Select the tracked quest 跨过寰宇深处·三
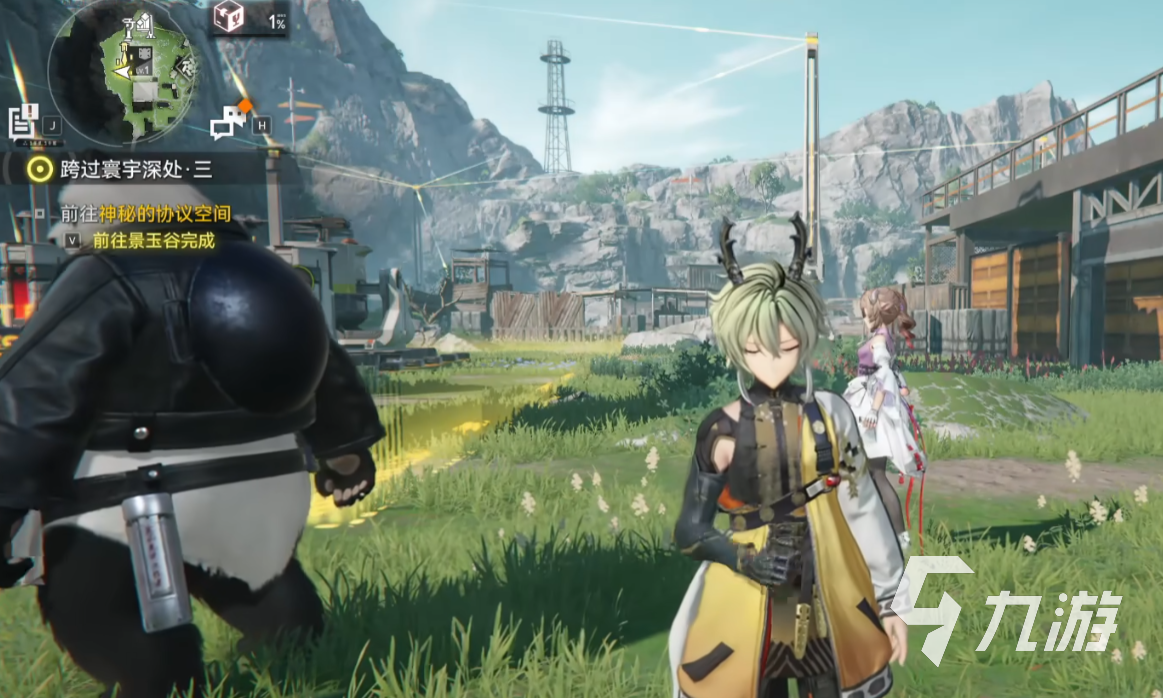Screen dimensions: 1163x698 pos(134,169)
